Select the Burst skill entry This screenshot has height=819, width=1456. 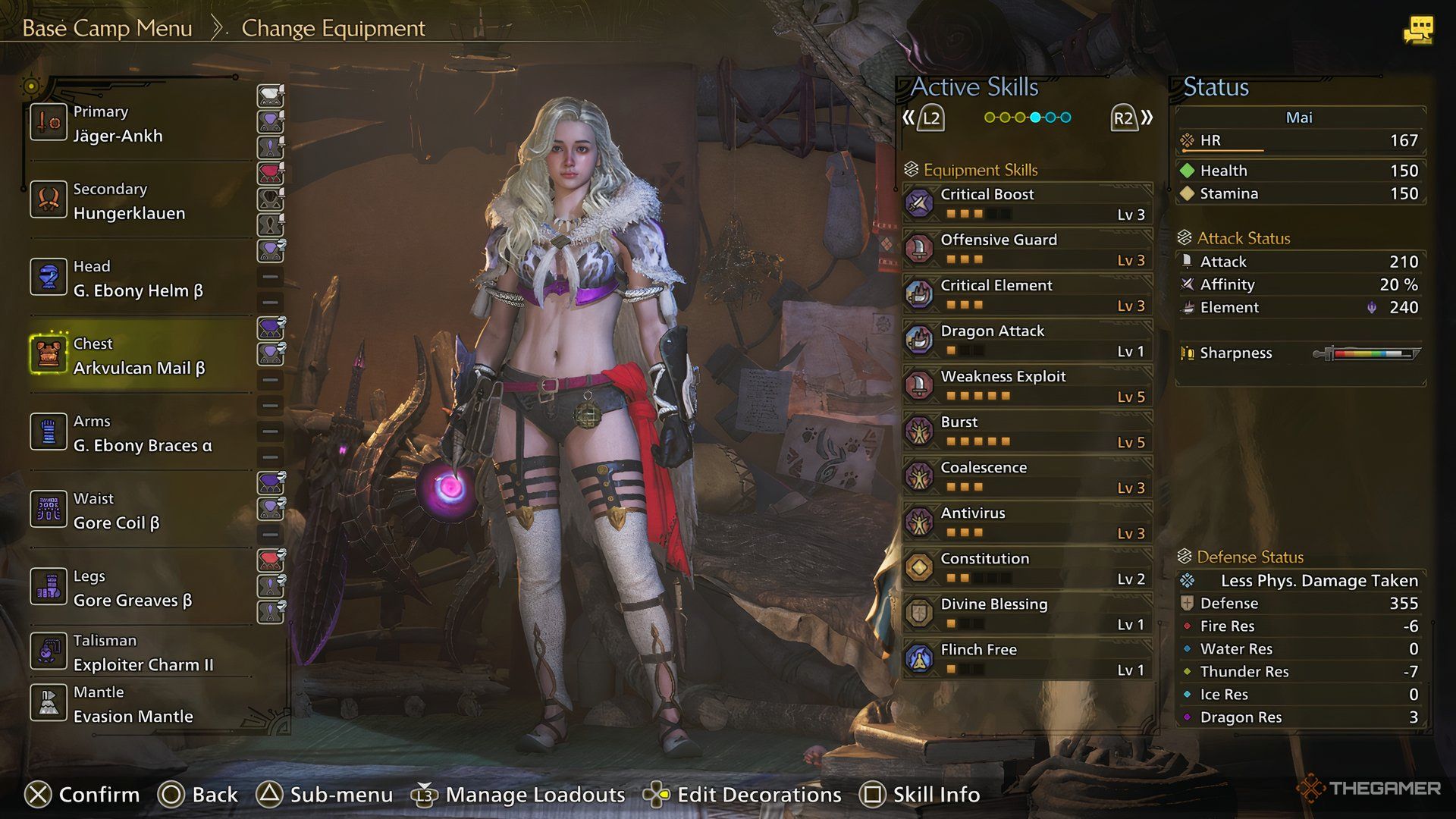pos(1028,431)
